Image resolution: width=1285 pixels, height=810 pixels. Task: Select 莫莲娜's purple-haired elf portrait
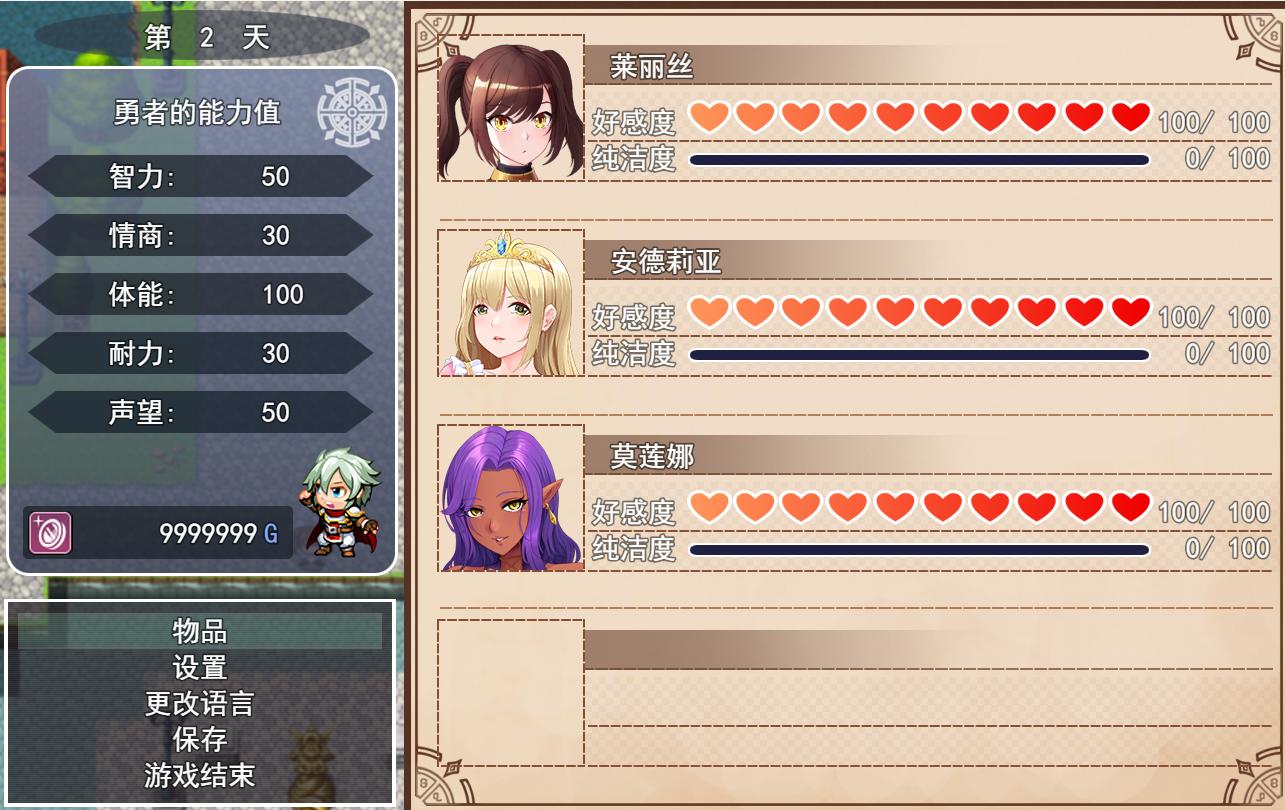pos(511,498)
